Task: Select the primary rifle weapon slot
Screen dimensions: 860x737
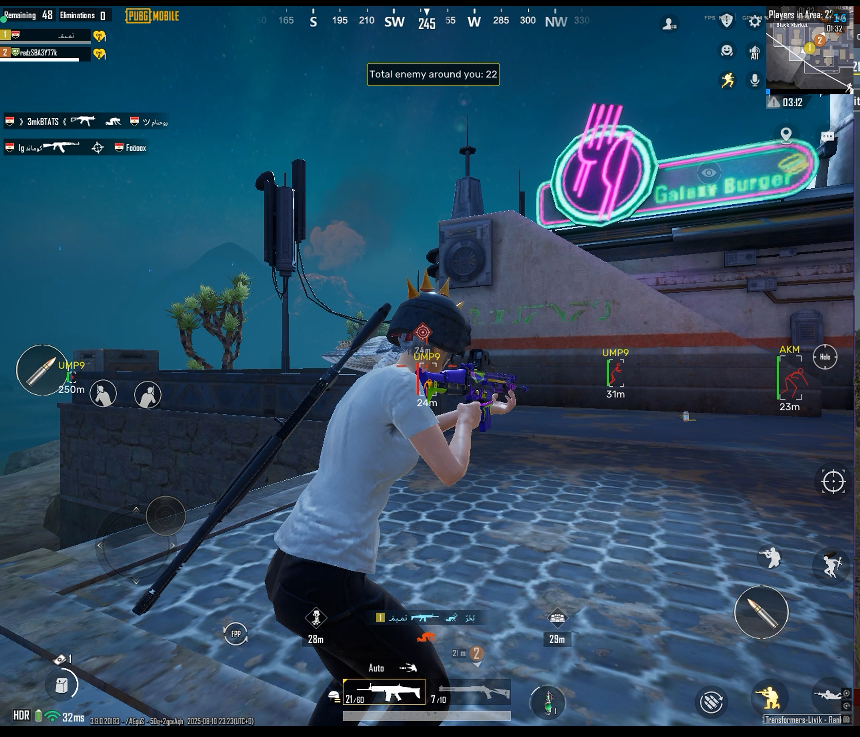Action: point(384,692)
